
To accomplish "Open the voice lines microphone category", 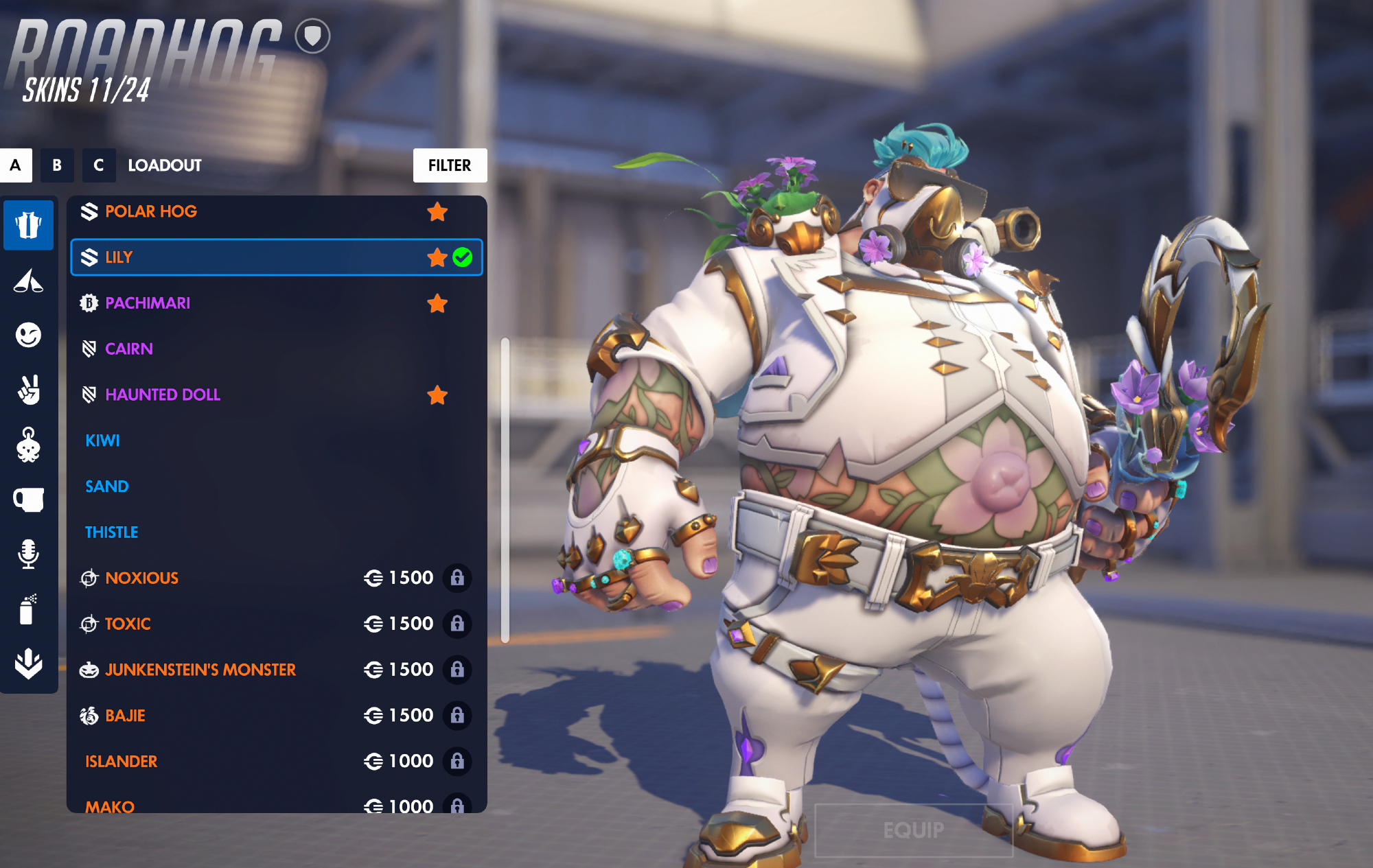I will (28, 554).
